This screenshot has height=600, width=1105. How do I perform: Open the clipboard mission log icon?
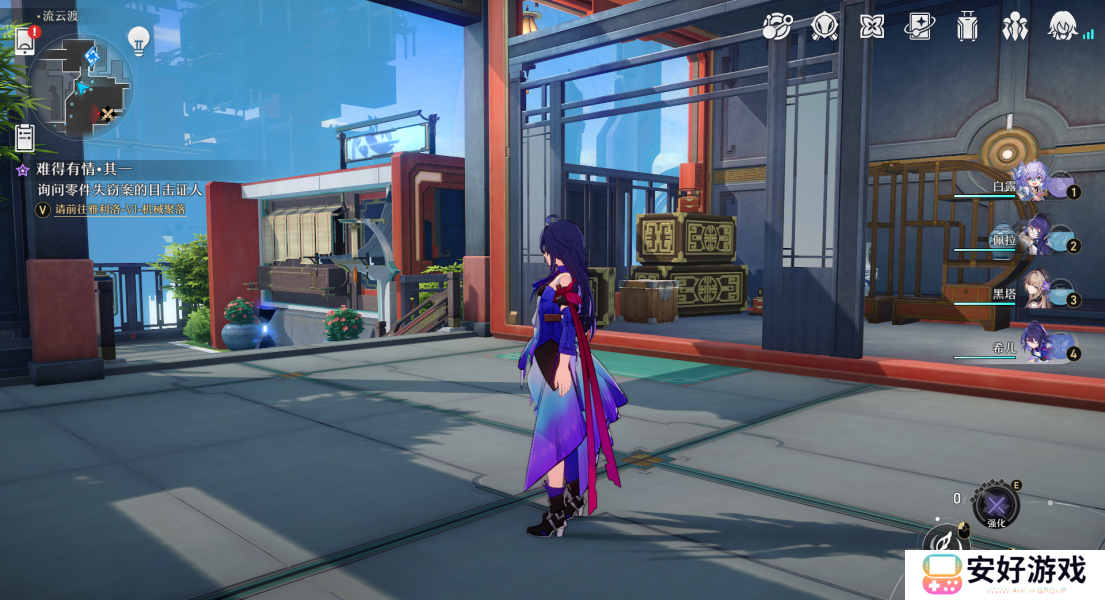pyautogui.click(x=25, y=137)
